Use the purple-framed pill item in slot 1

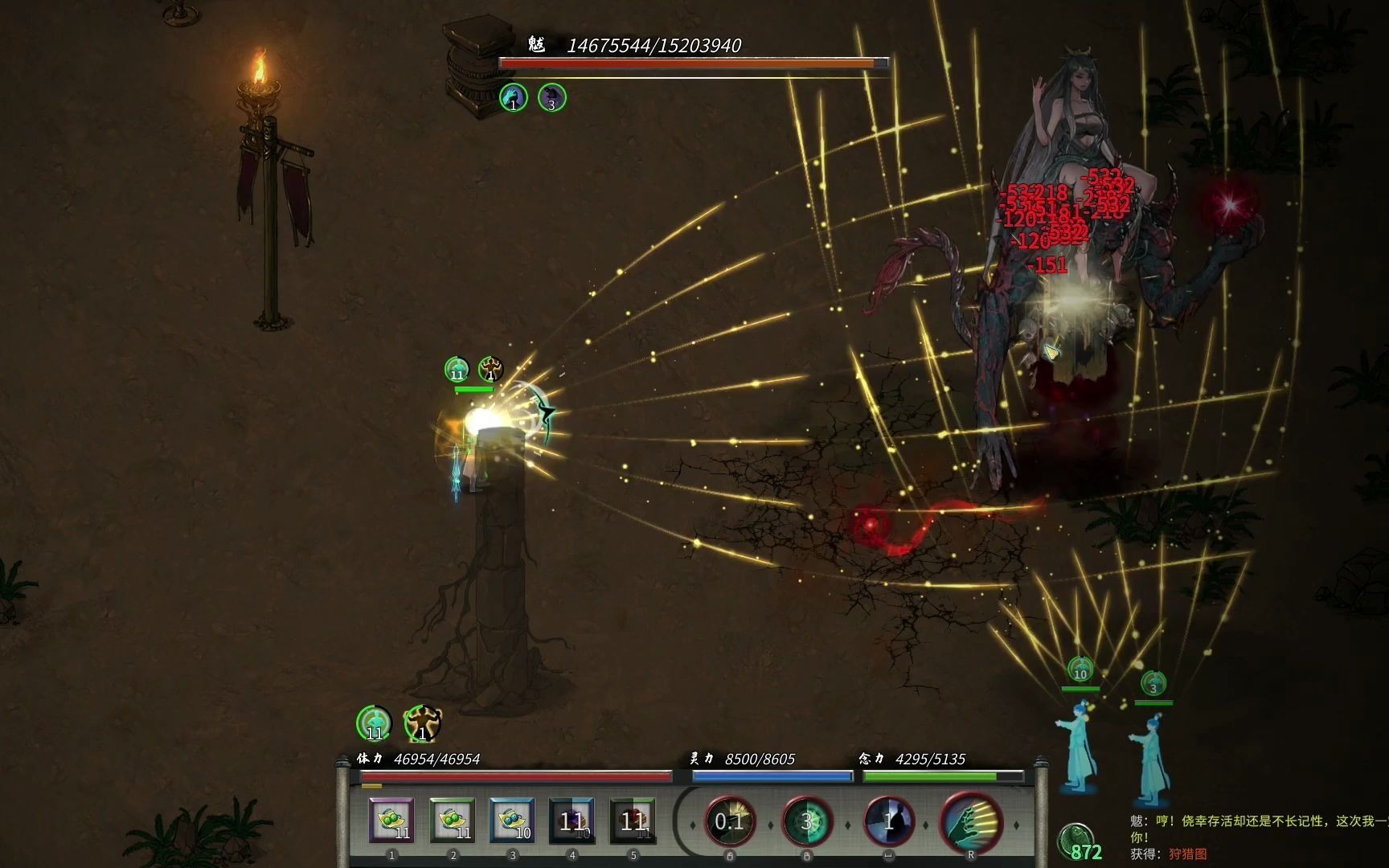(392, 821)
